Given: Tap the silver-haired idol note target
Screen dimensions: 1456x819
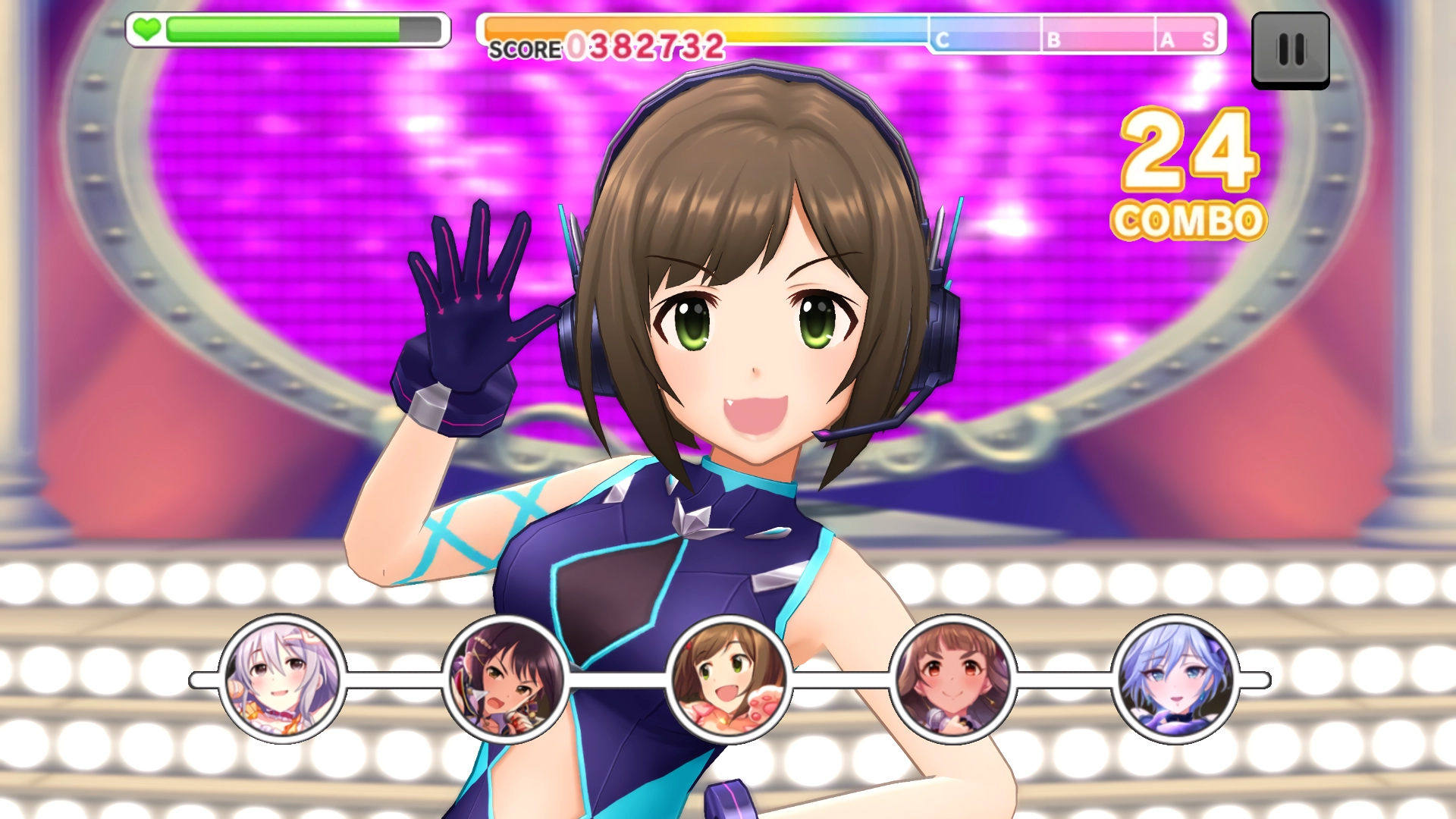Looking at the screenshot, I should pyautogui.click(x=282, y=679).
